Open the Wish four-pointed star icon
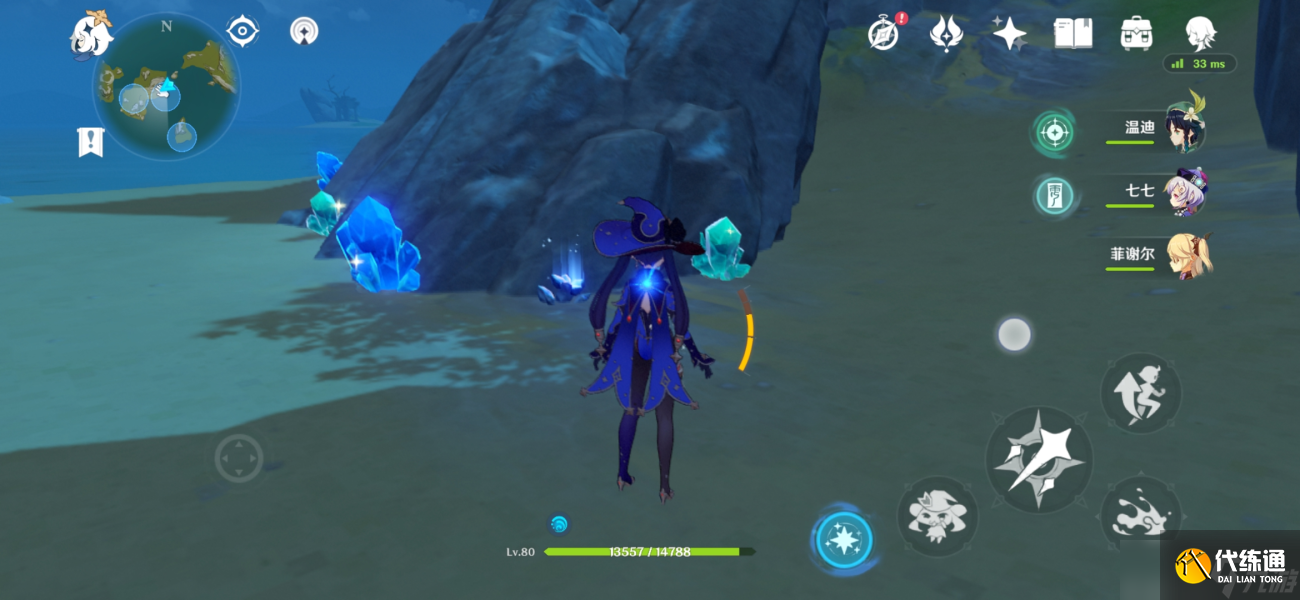 click(1009, 33)
